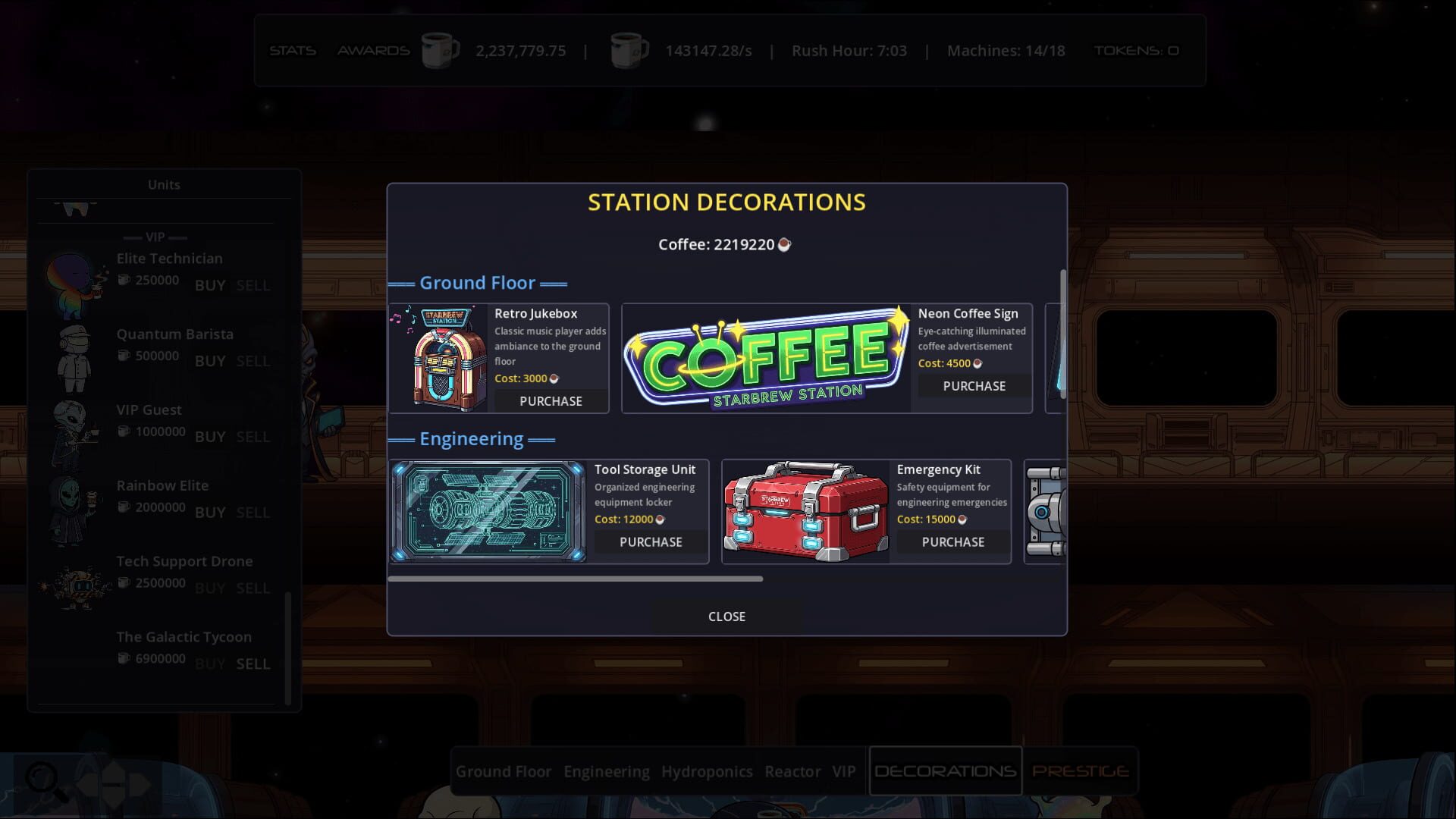This screenshot has height=819, width=1456.
Task: Close the Station Decorations dialog
Action: coord(726,616)
